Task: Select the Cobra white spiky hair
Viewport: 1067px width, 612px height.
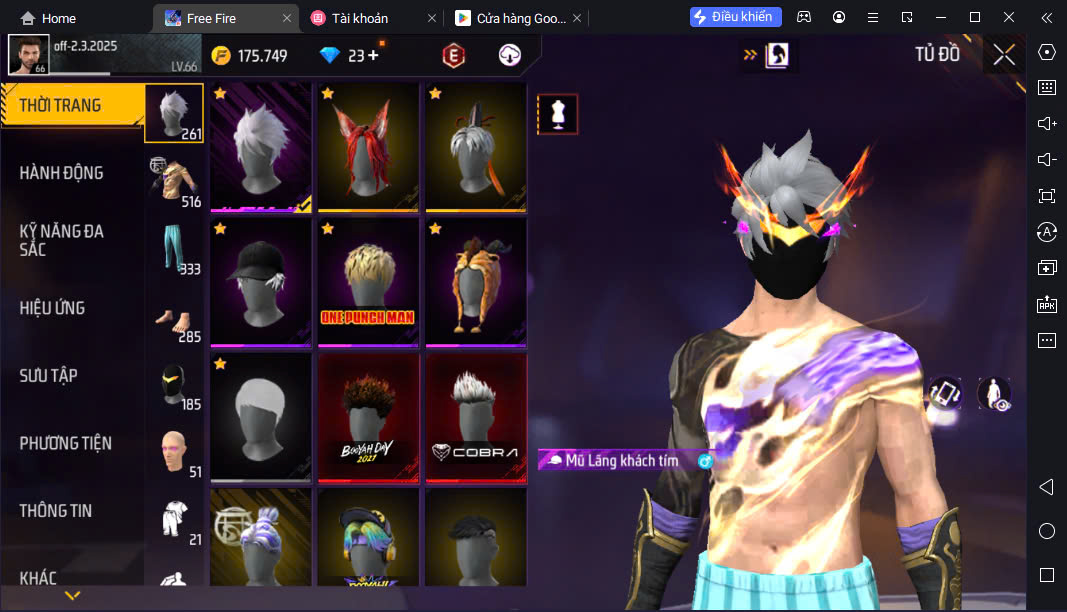Action: pos(475,418)
